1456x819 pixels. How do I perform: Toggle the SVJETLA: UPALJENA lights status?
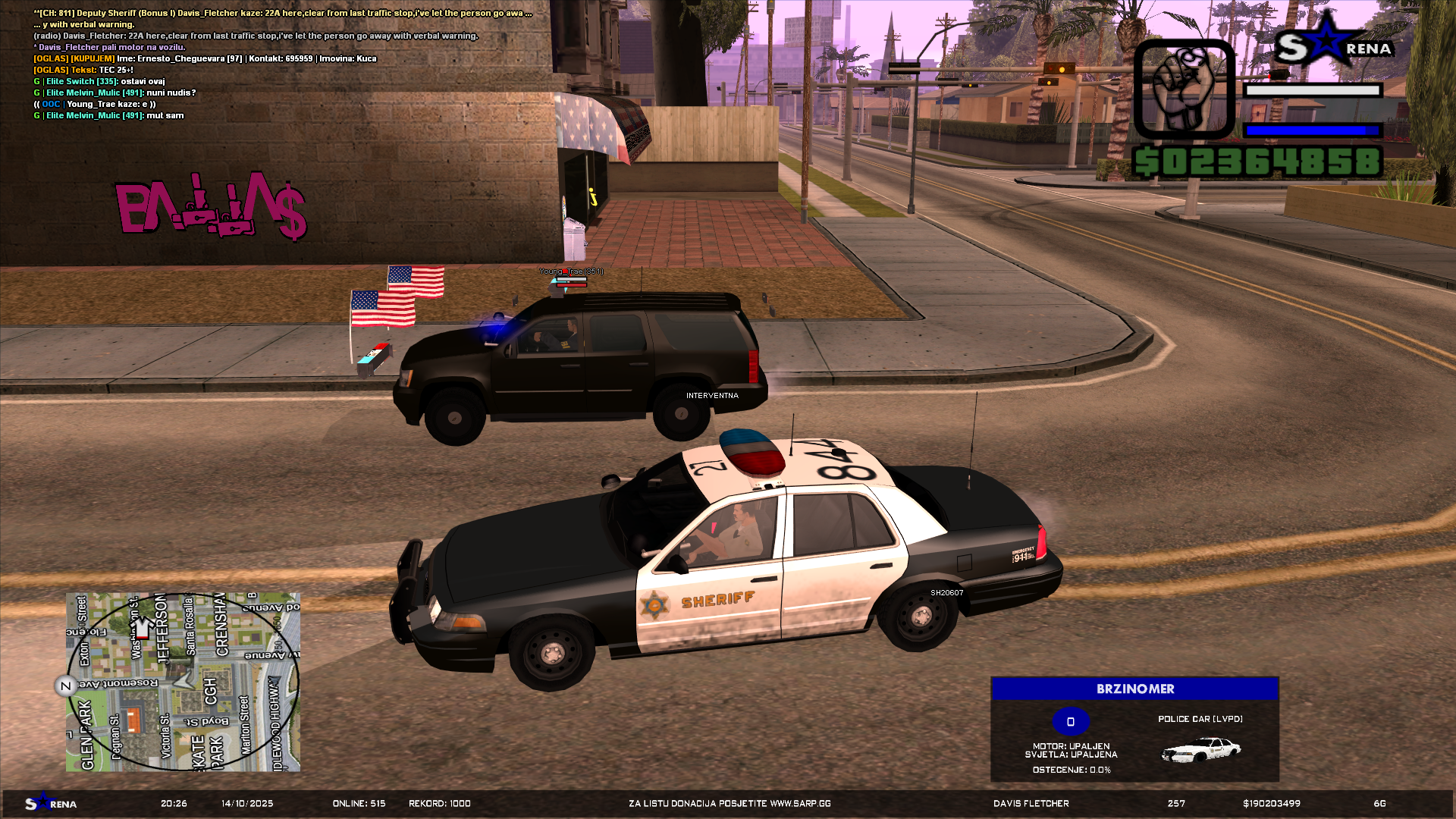[1071, 755]
